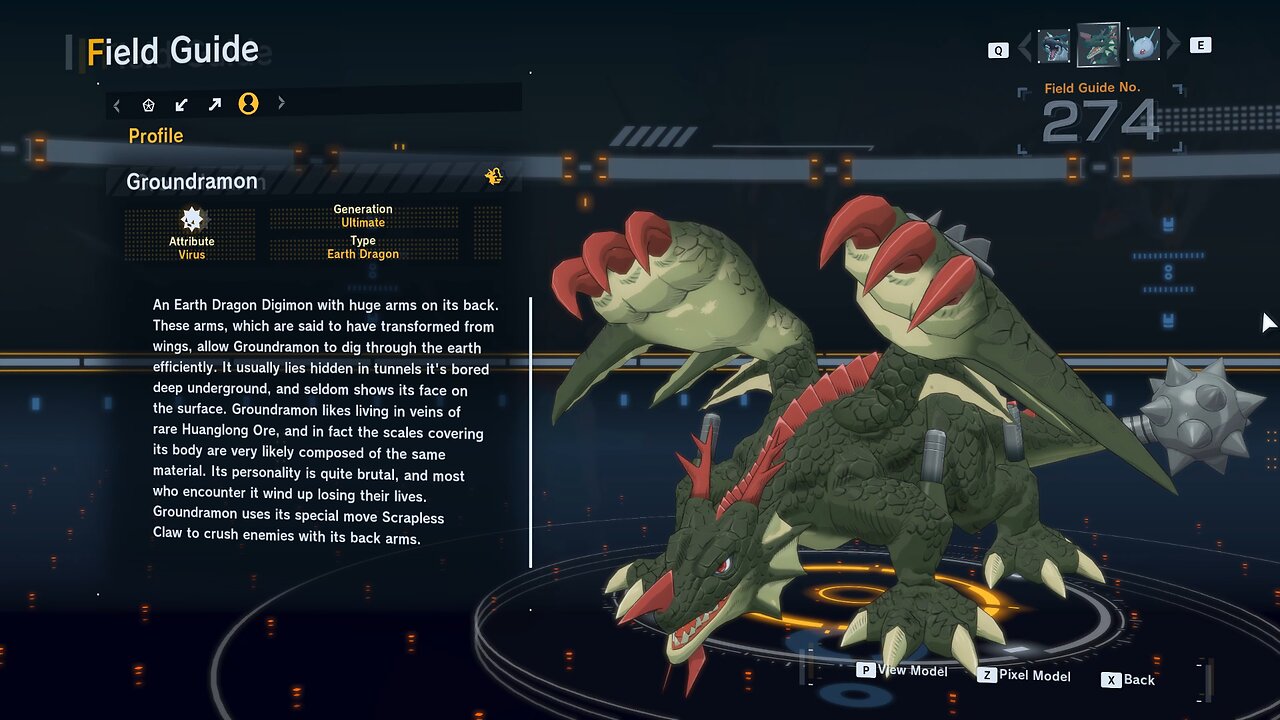Go to previous entry with left chevron by thumbnails

click(1024, 47)
